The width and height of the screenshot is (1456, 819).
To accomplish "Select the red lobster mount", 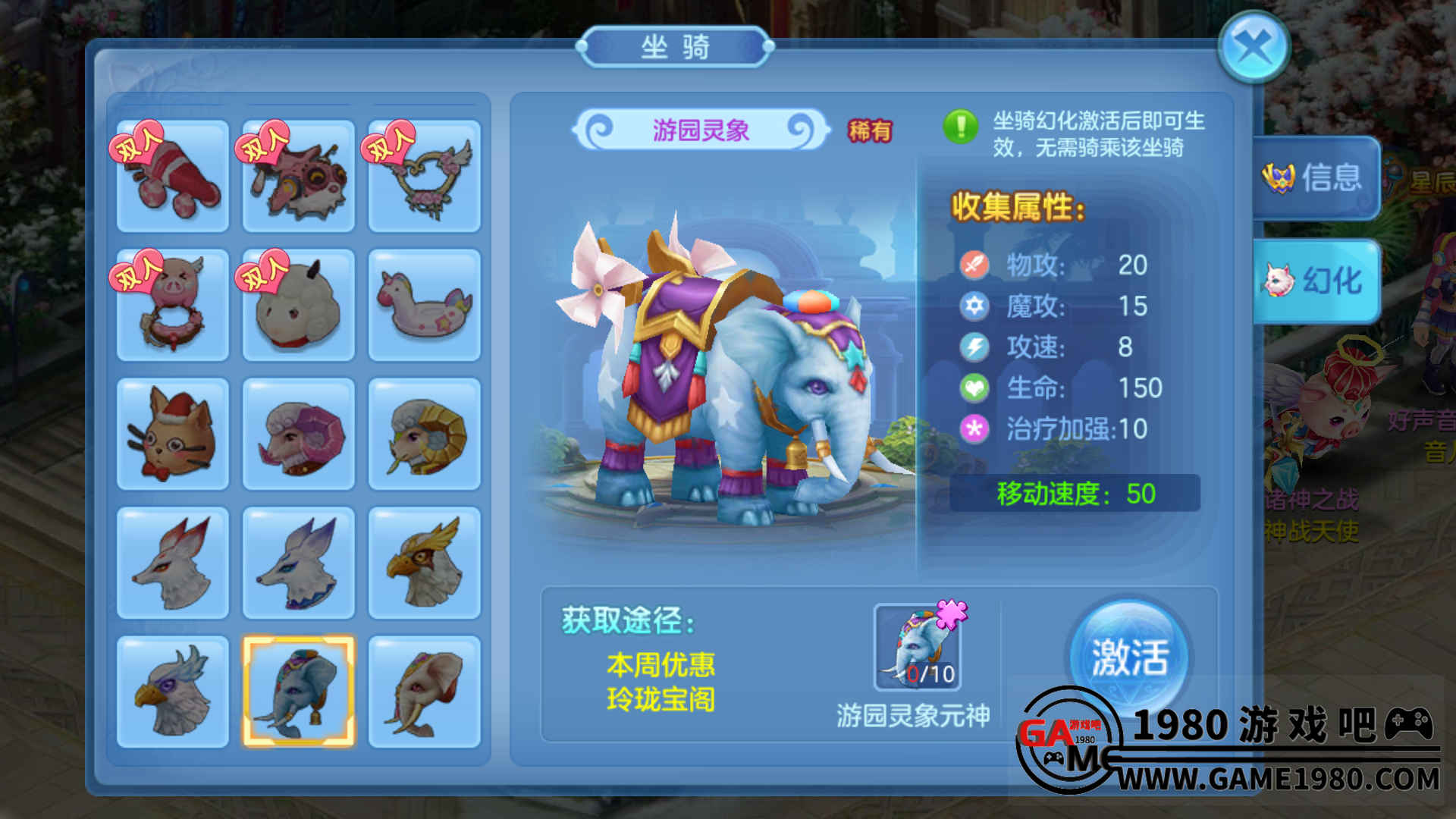I will tap(173, 176).
